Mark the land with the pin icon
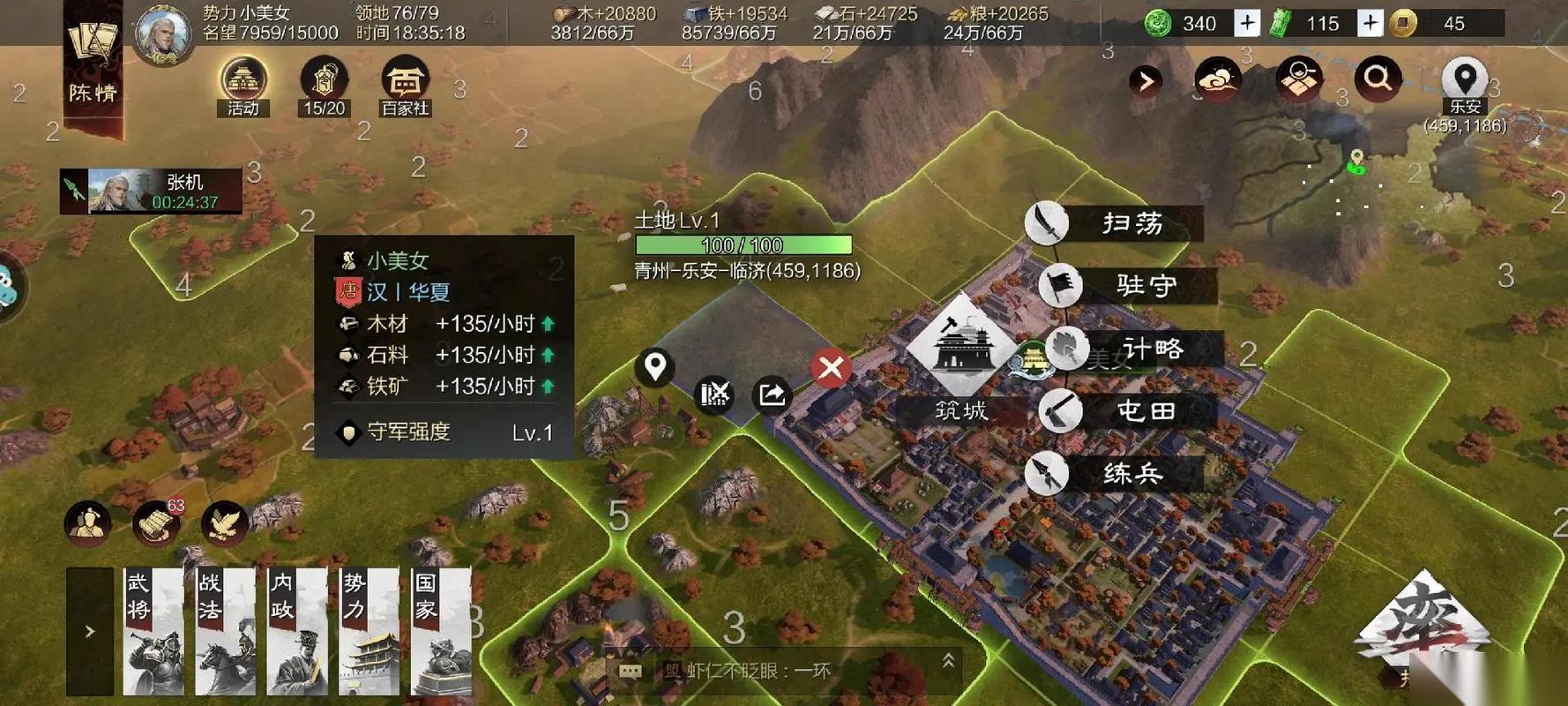The image size is (1568, 706). point(655,366)
